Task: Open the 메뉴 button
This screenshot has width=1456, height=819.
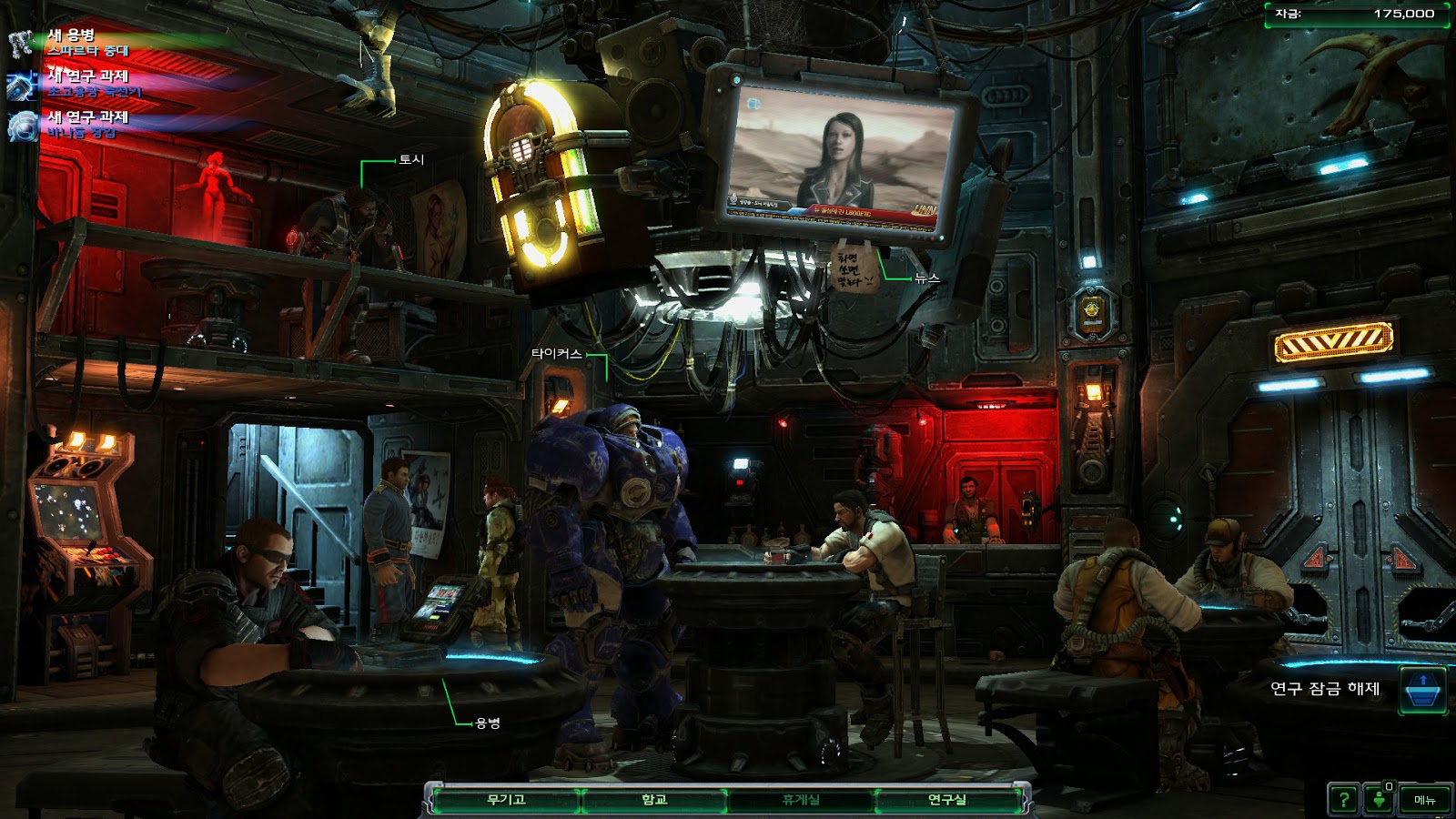Action: (1424, 800)
